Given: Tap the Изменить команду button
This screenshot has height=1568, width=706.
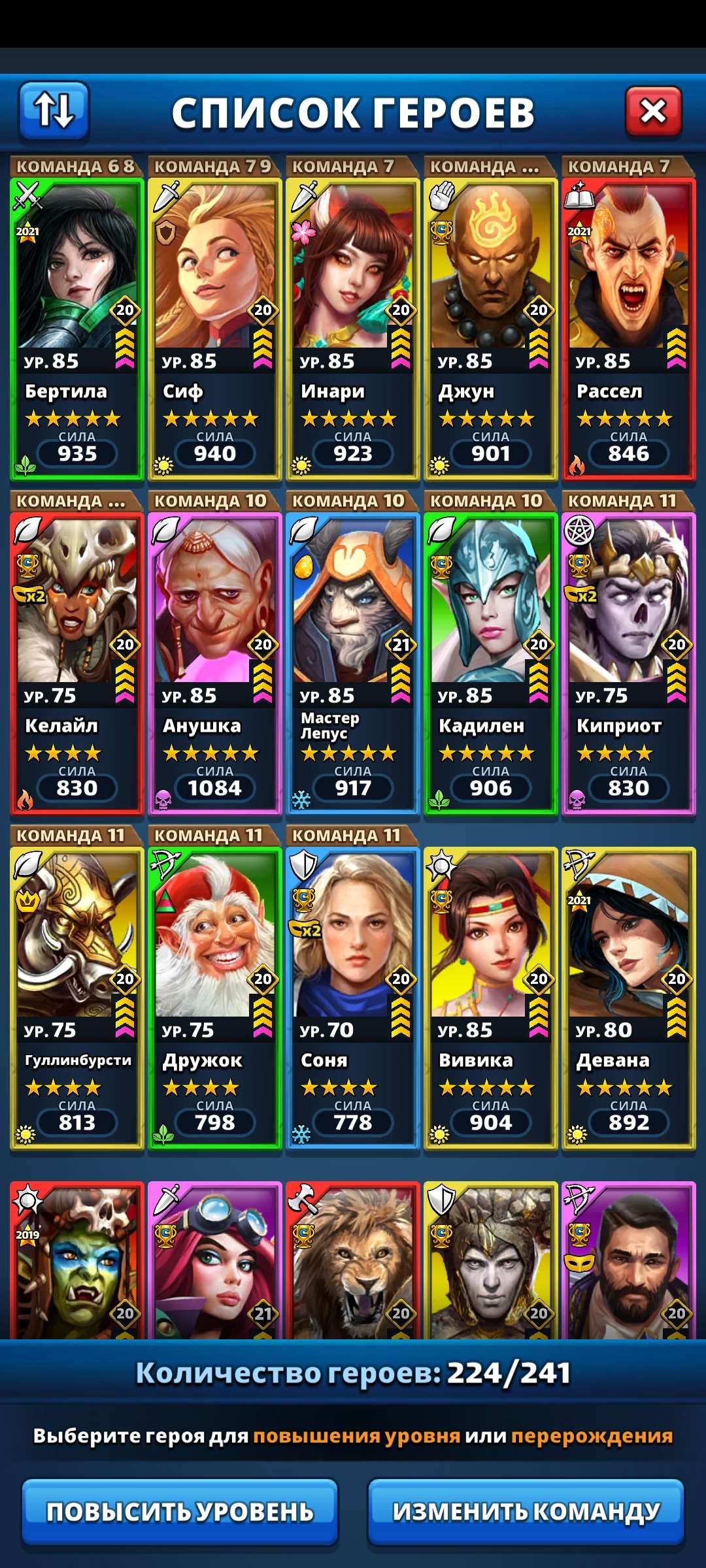Looking at the screenshot, I should click(x=526, y=1511).
